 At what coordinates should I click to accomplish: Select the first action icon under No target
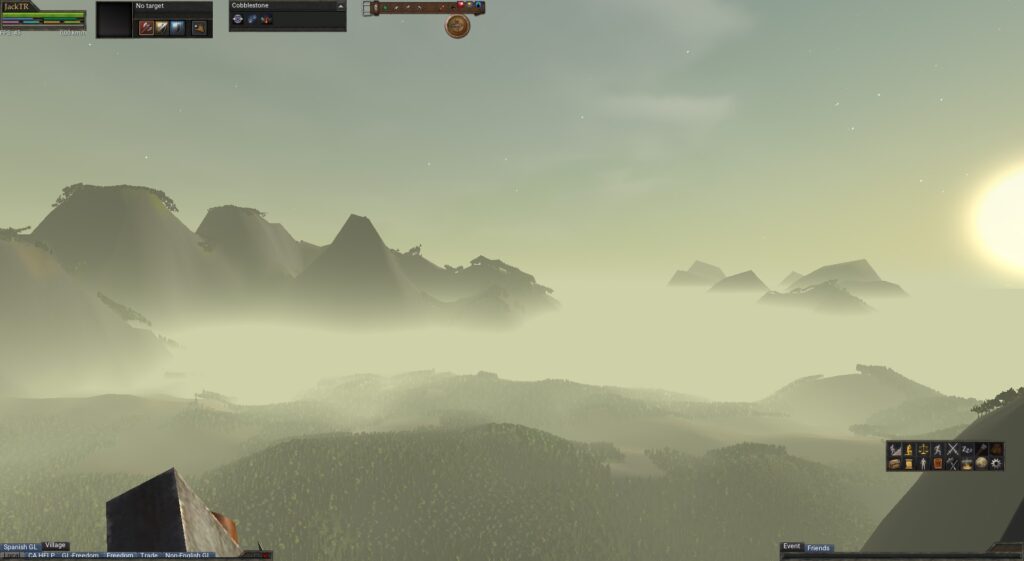[x=146, y=27]
